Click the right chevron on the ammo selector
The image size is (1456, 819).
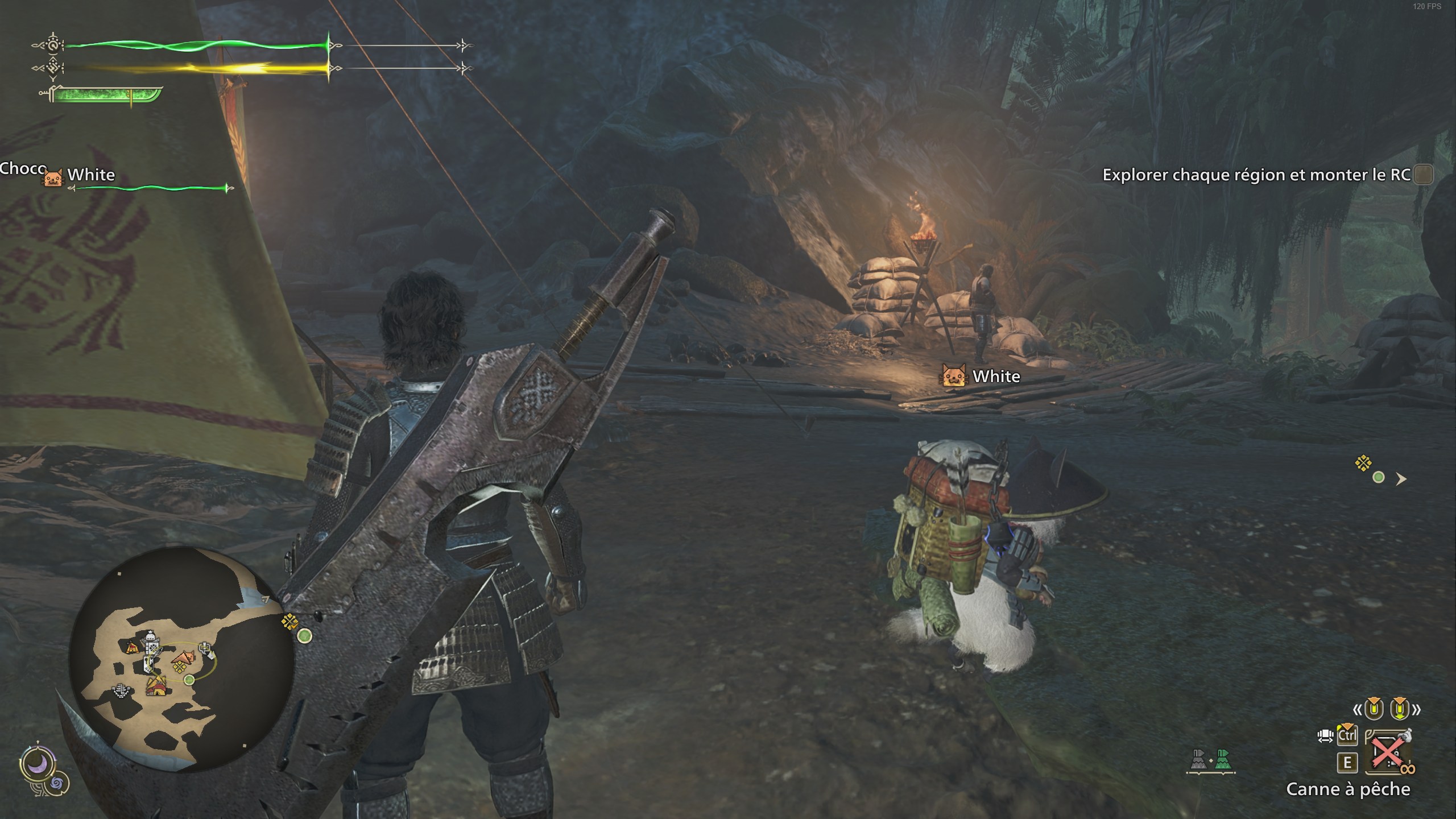pyautogui.click(x=1416, y=710)
